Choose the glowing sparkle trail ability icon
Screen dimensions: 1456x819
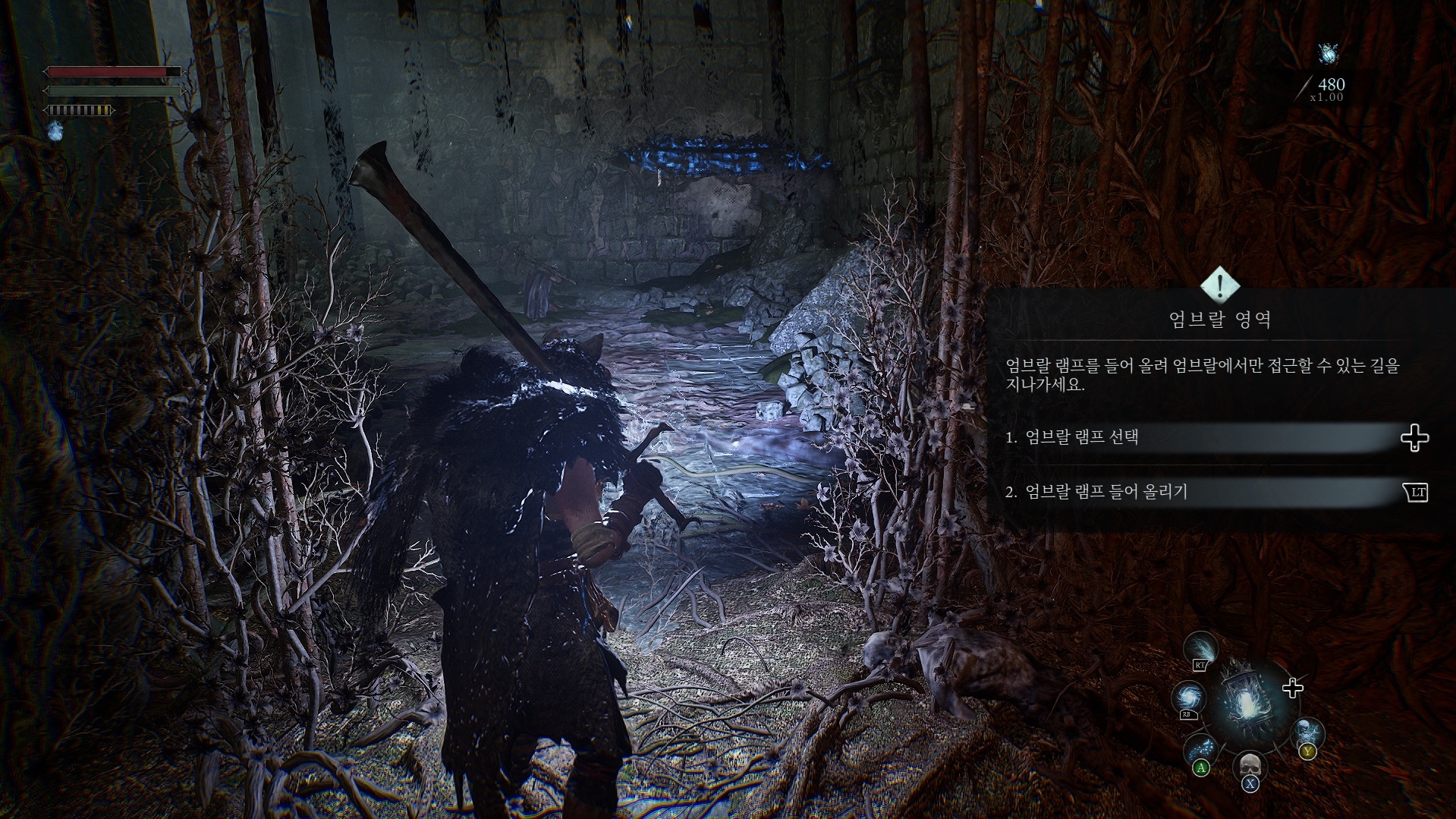tap(1200, 748)
